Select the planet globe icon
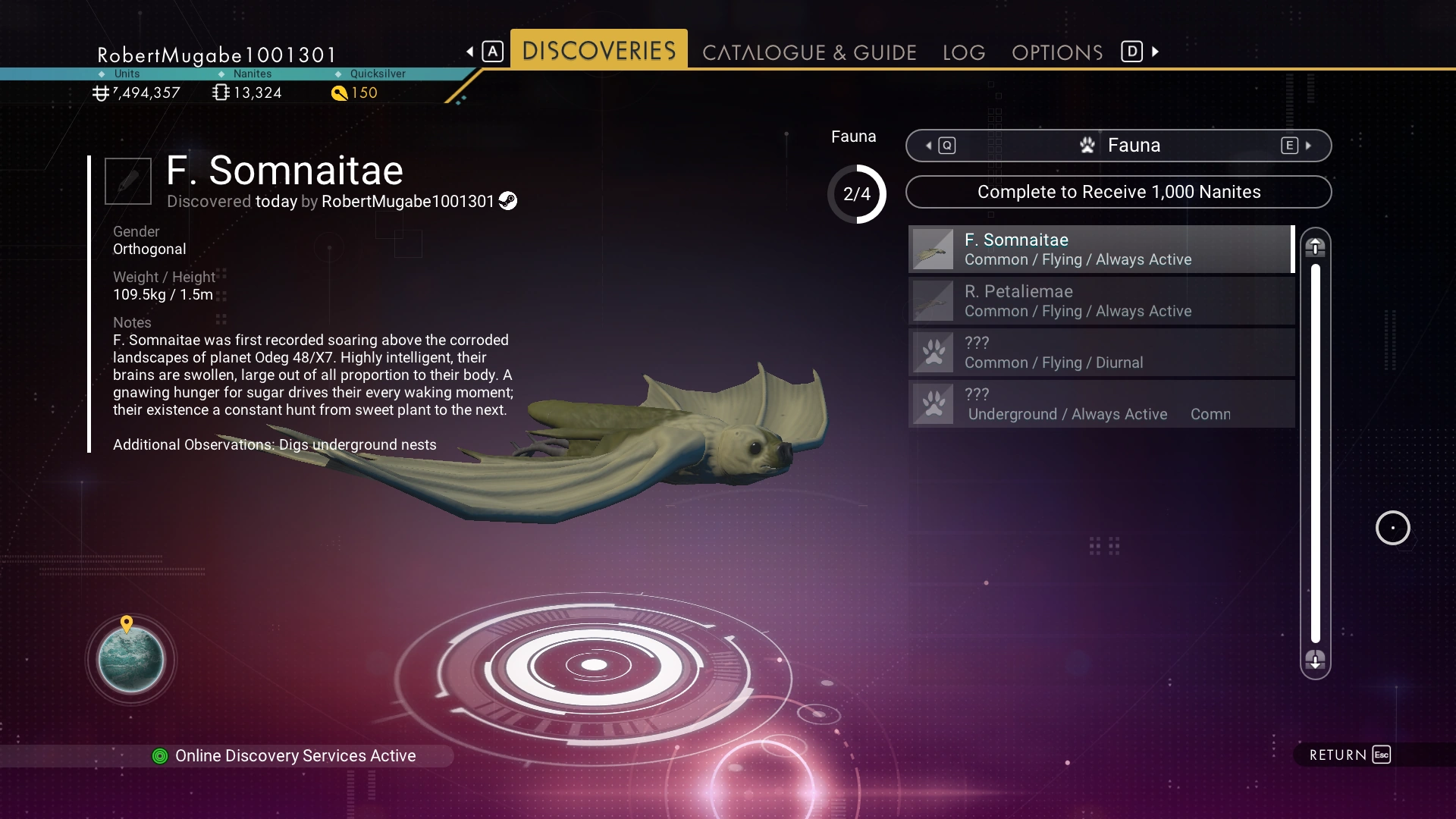The width and height of the screenshot is (1456, 819). pos(131,660)
